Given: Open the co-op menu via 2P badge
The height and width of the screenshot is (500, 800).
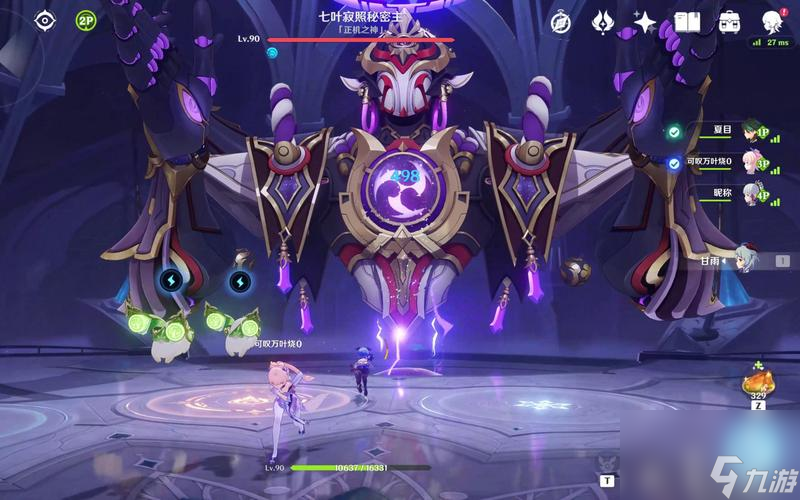Looking at the screenshot, I should [x=85, y=20].
